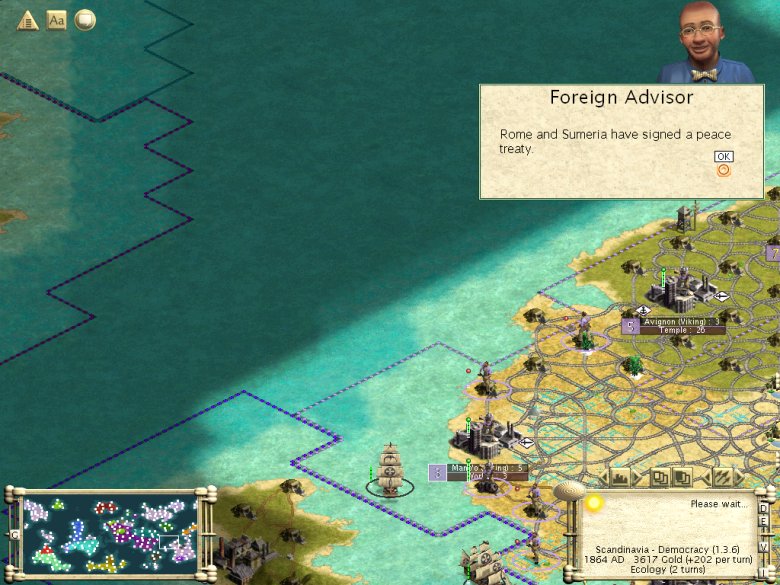Click the lighter overlapping-squares button
The image size is (780, 585).
pos(660,478)
